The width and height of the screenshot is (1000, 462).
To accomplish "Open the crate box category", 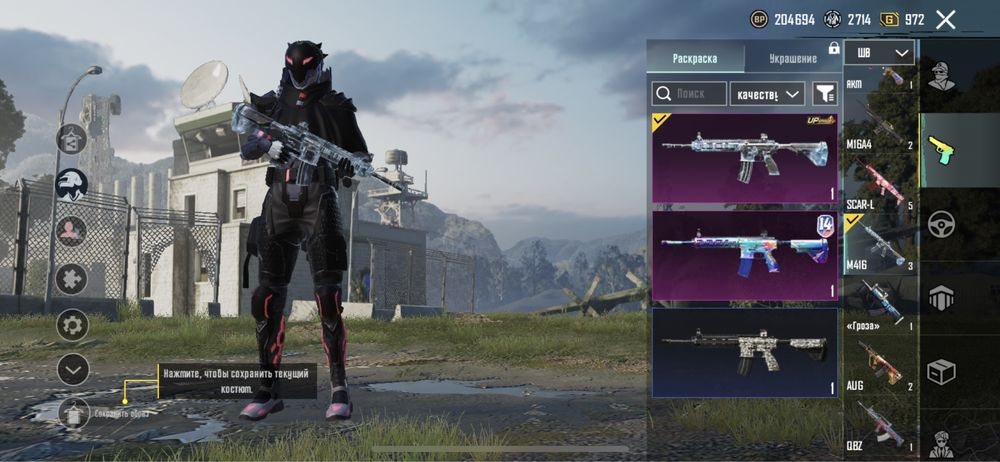I will coord(941,371).
